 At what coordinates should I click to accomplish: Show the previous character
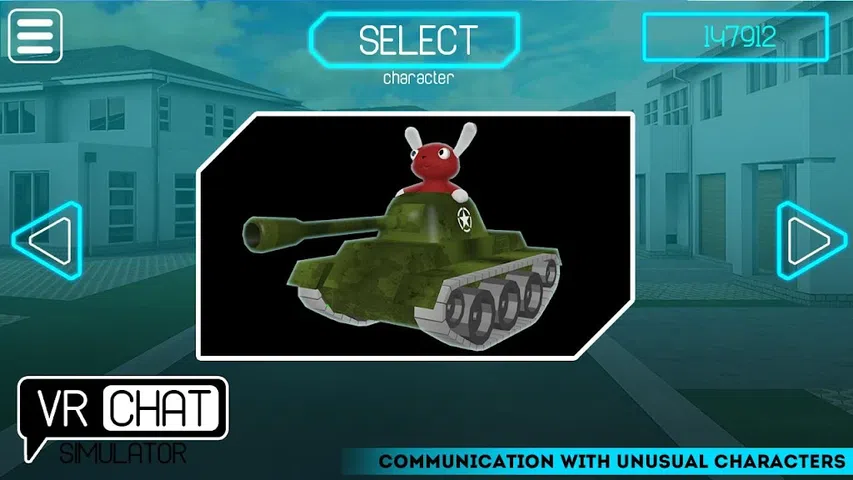[46, 240]
